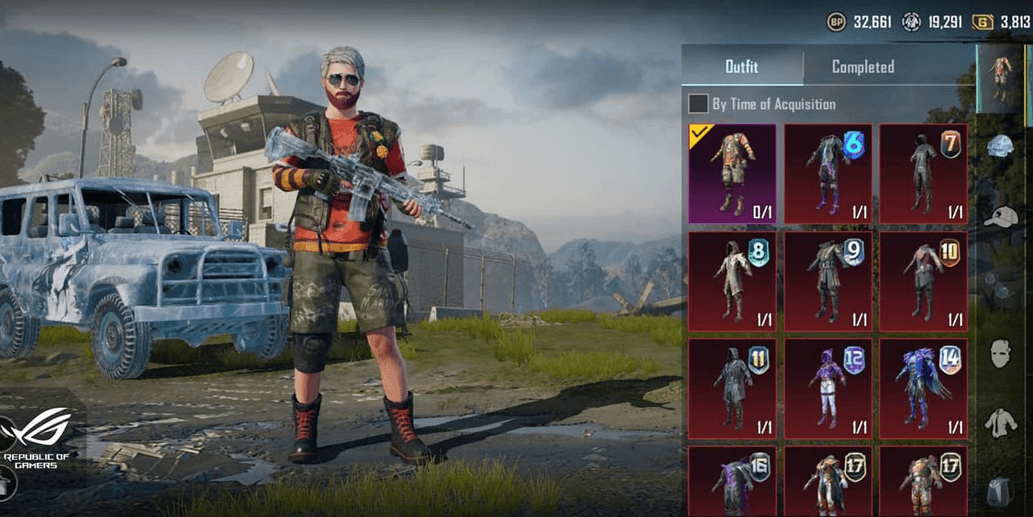Select the outfit with badge 7

click(923, 174)
